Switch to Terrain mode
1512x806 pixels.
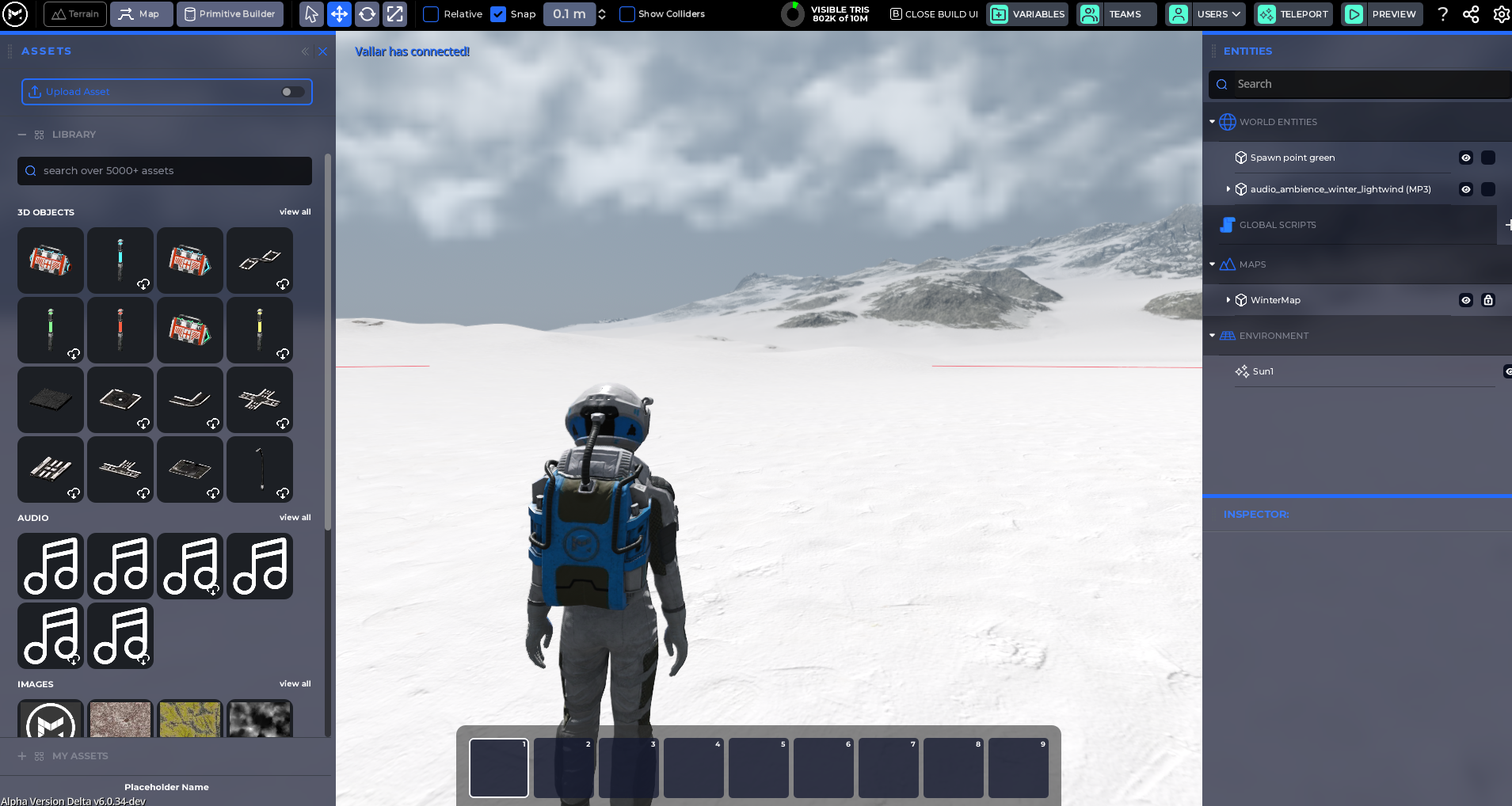click(74, 13)
